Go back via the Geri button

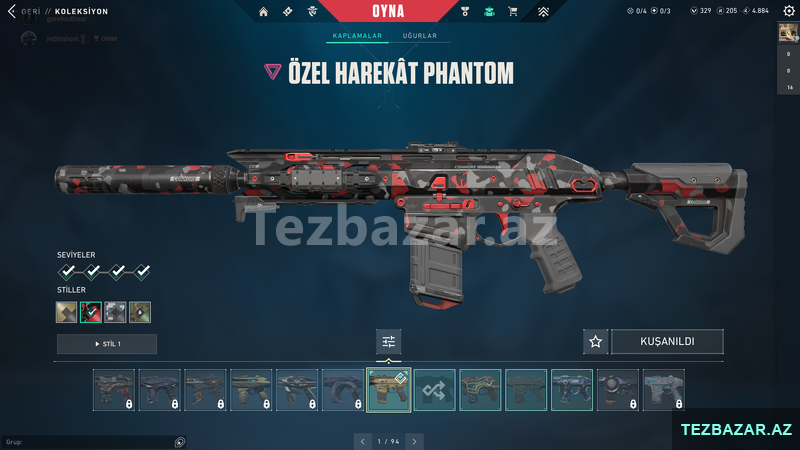tap(30, 11)
